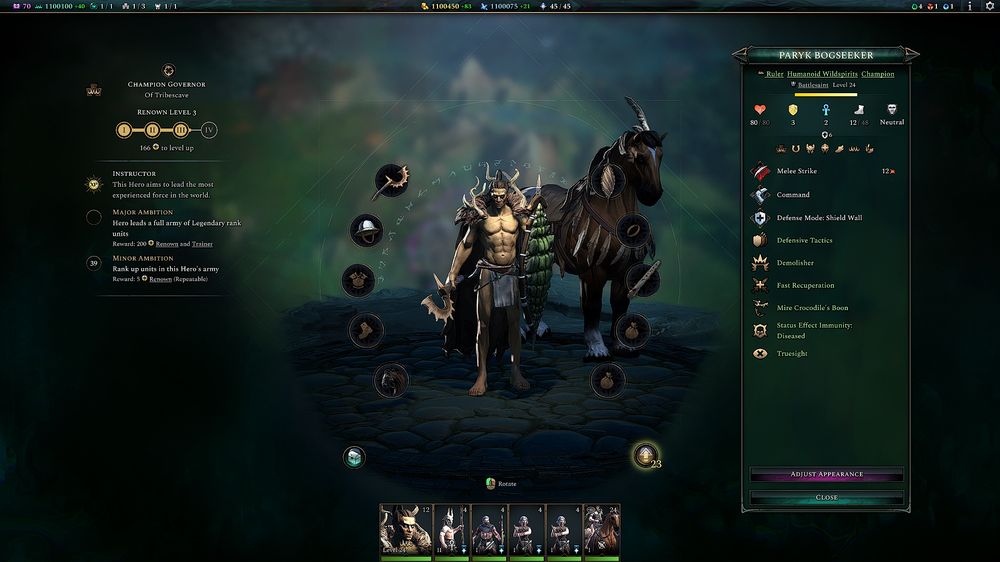The width and height of the screenshot is (1000, 562).
Task: Select the mounted cavalry unit card
Action: click(x=601, y=529)
